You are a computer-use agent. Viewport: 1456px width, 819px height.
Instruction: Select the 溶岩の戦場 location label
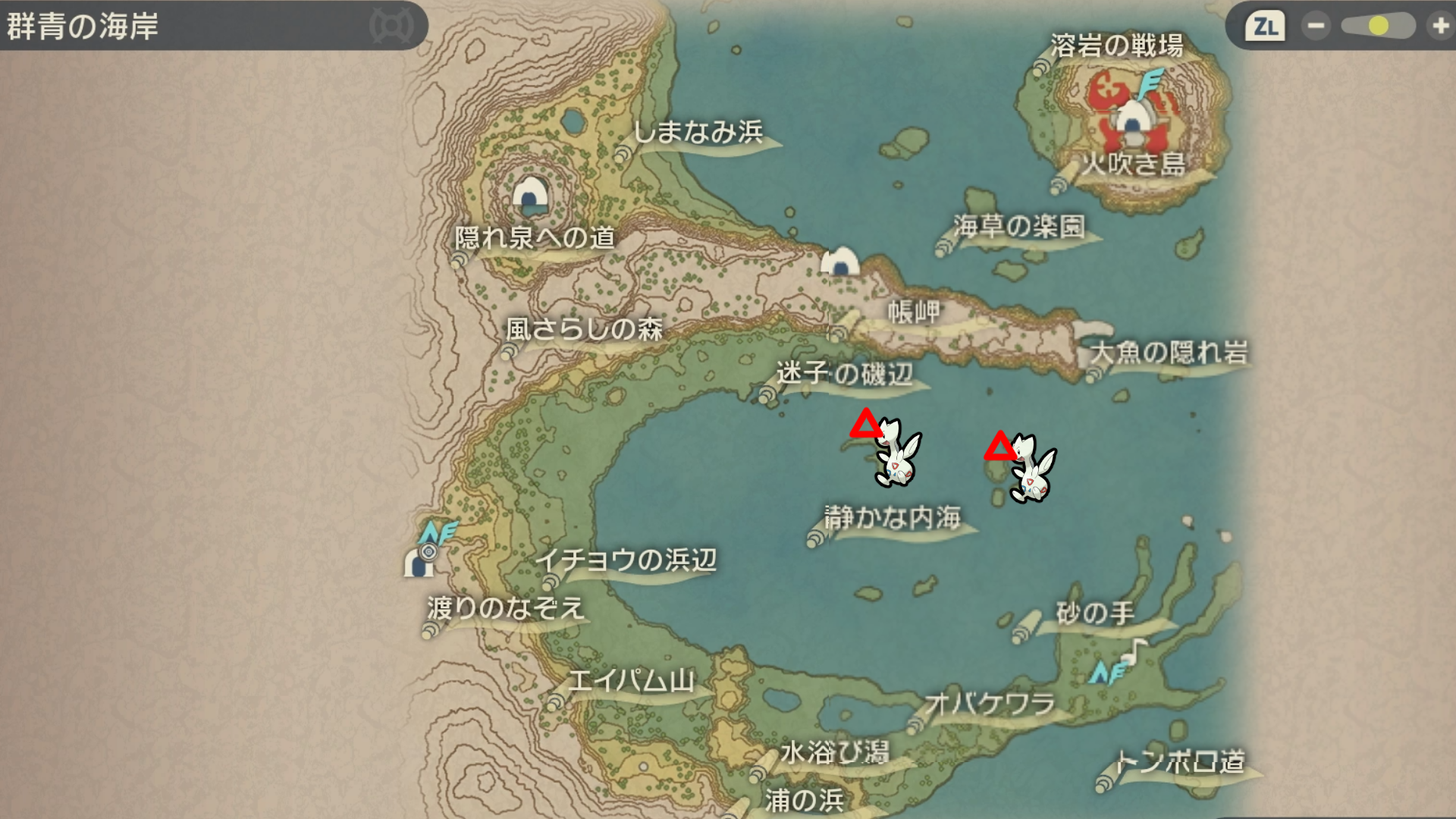click(1116, 46)
